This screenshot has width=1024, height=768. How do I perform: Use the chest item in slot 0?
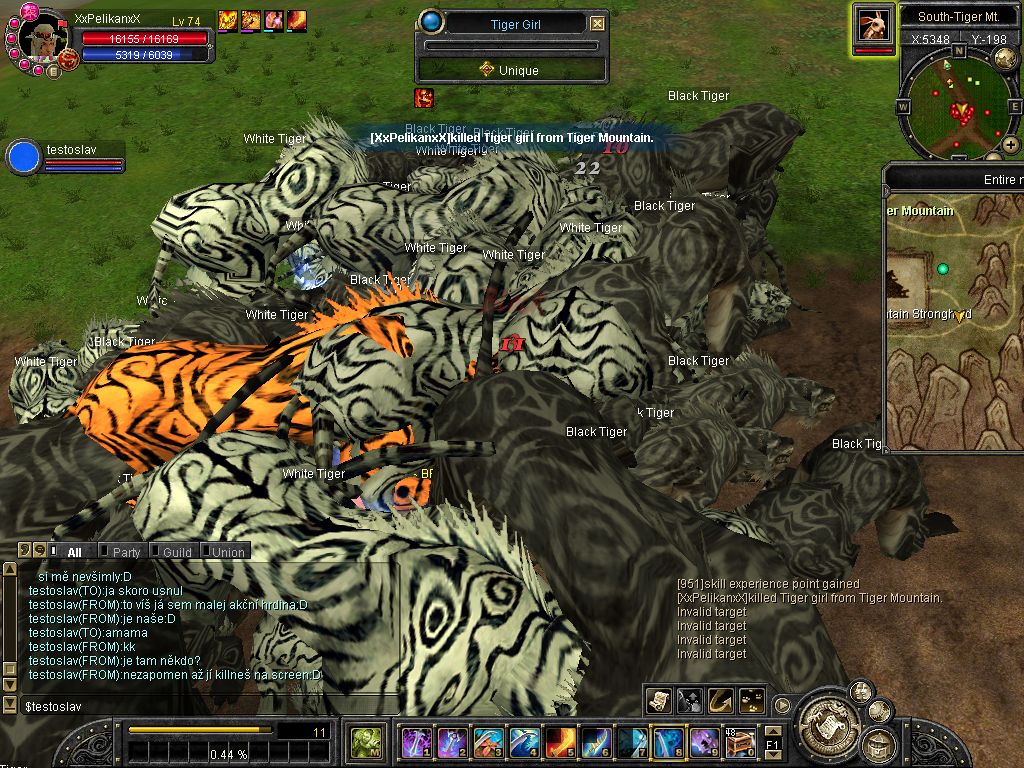click(x=740, y=742)
